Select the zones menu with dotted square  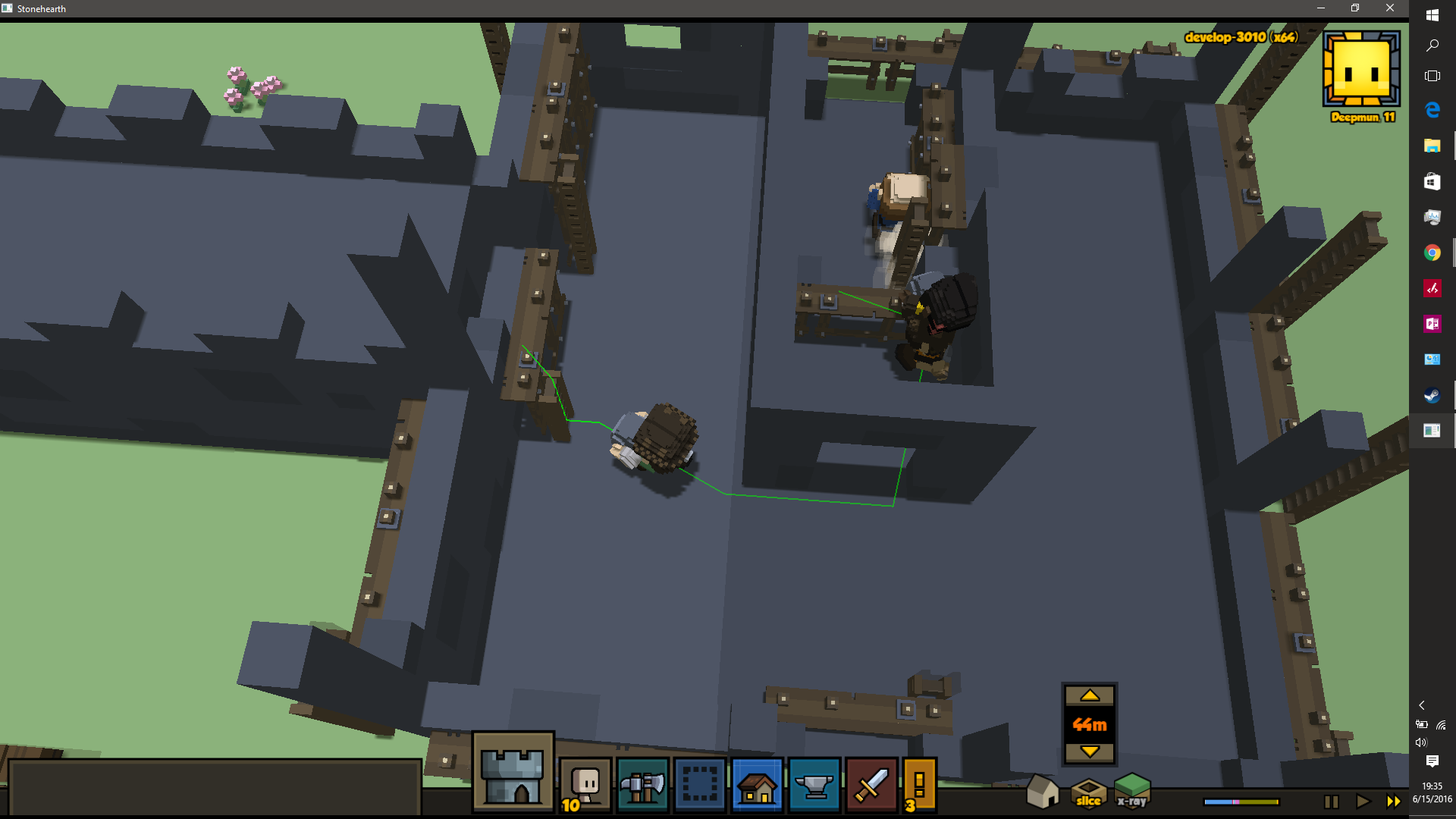(x=700, y=785)
